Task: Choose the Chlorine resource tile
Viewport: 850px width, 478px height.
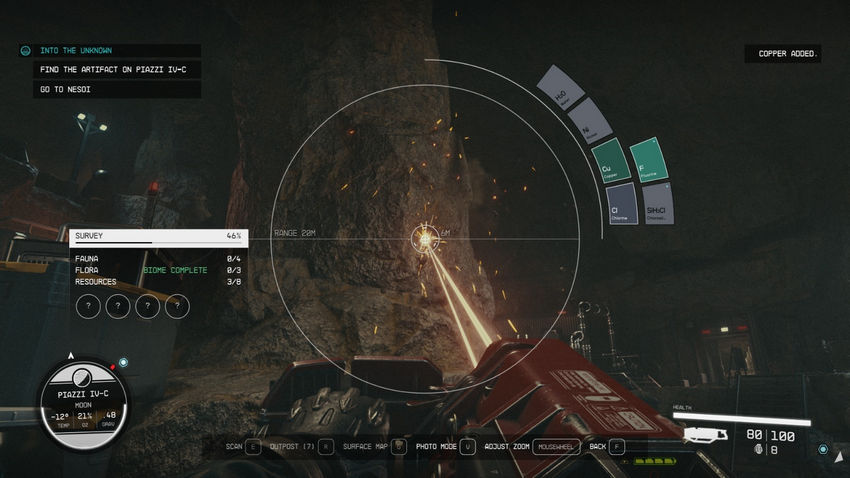Action: [621, 203]
